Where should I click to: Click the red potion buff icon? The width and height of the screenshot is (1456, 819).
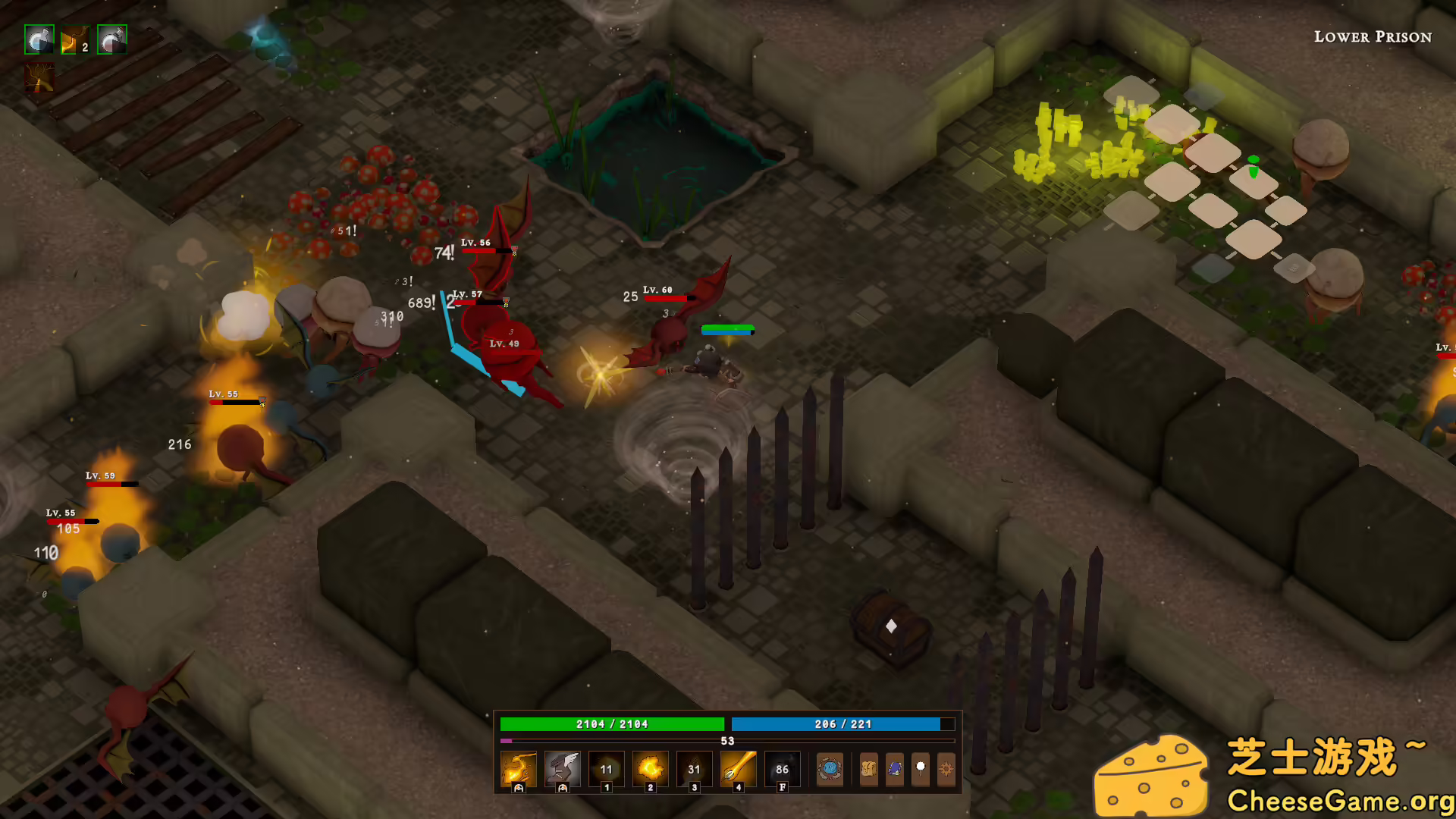click(112, 39)
